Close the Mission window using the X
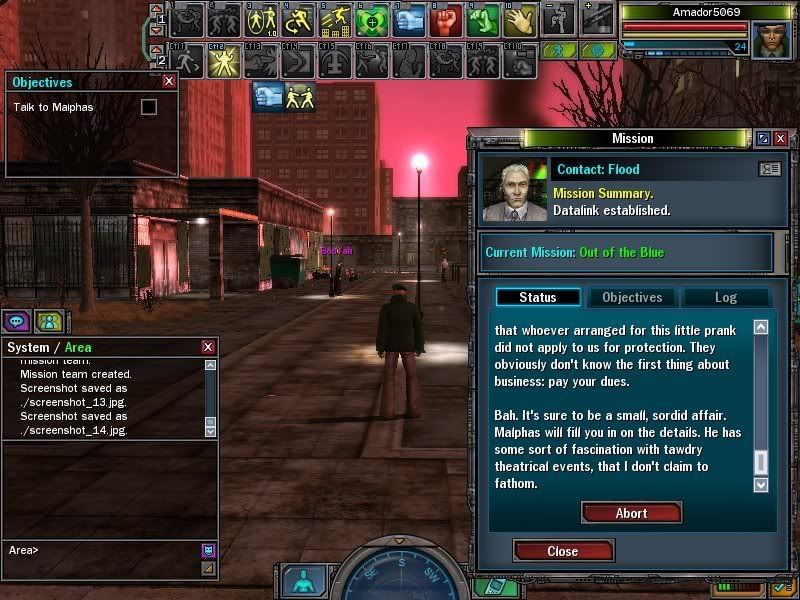The height and width of the screenshot is (600, 800). coord(784,139)
